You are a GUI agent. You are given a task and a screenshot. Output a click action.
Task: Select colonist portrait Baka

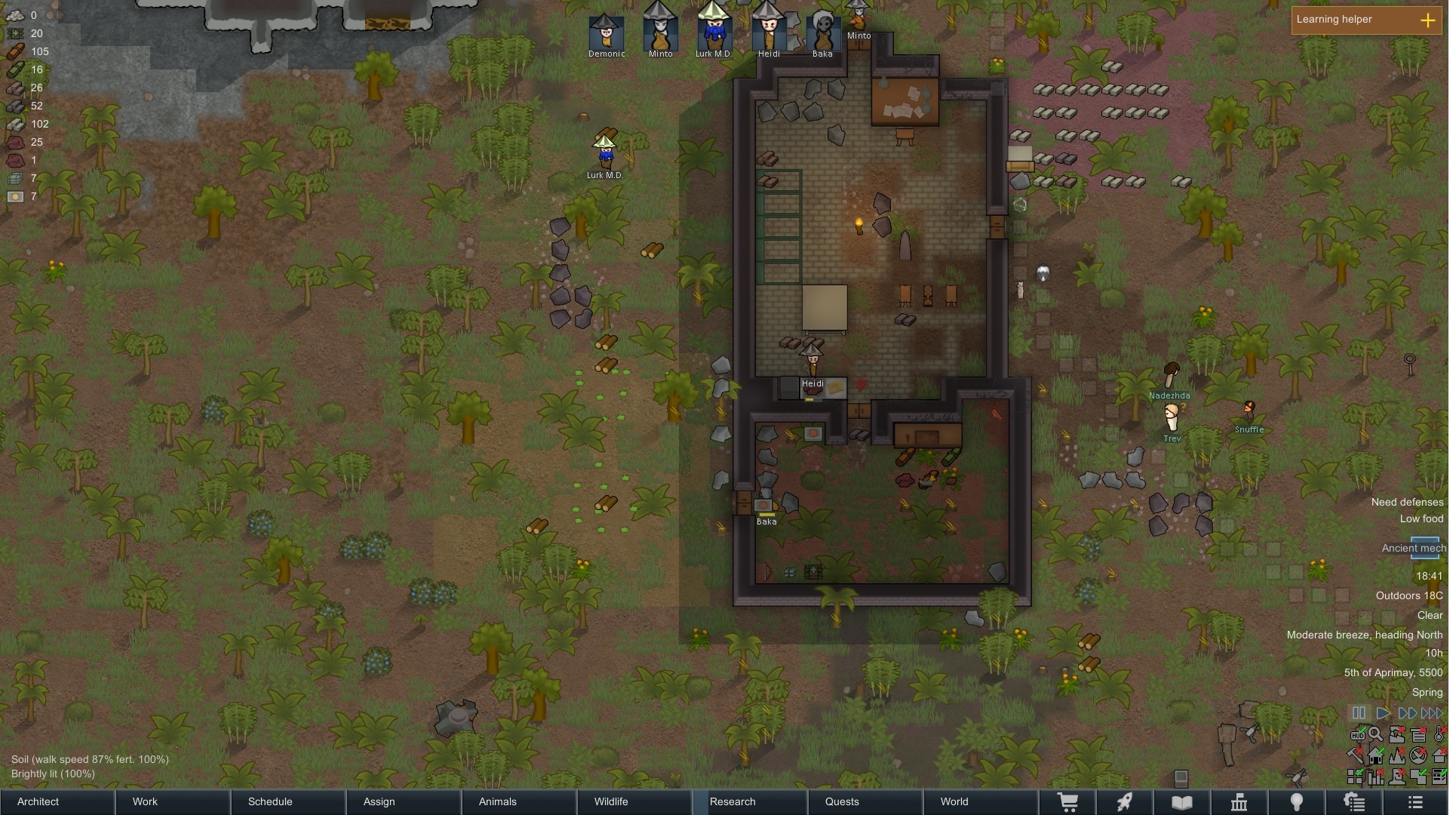(822, 34)
